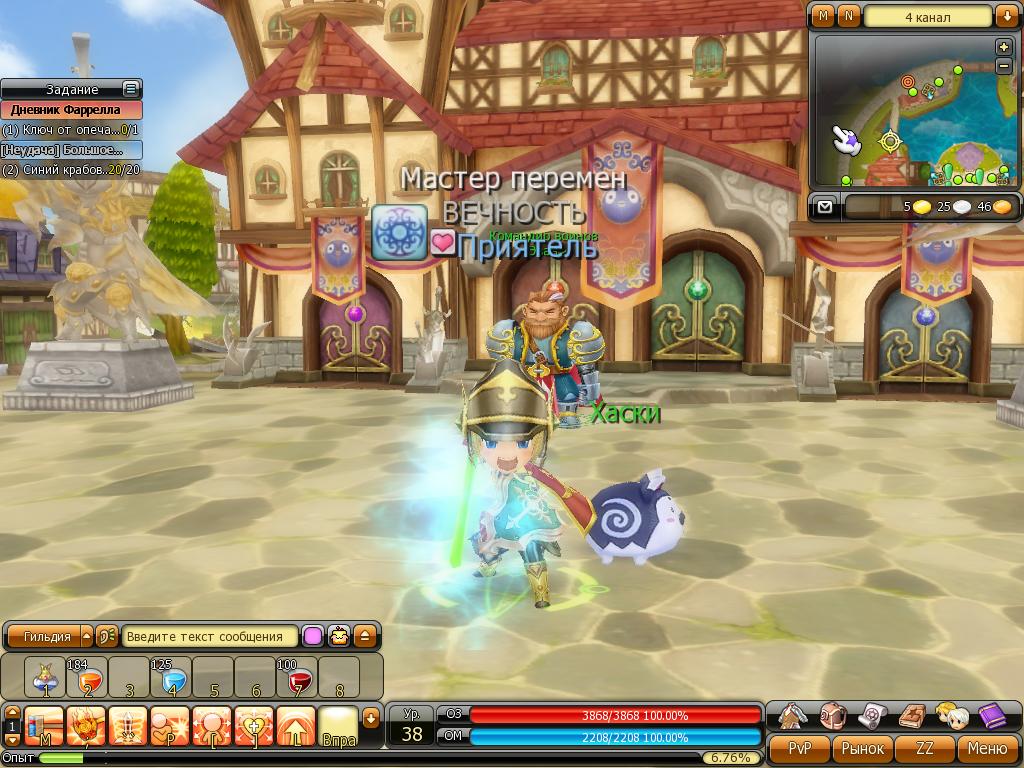
Task: Activate the heart with plus heal skill
Action: click(254, 724)
